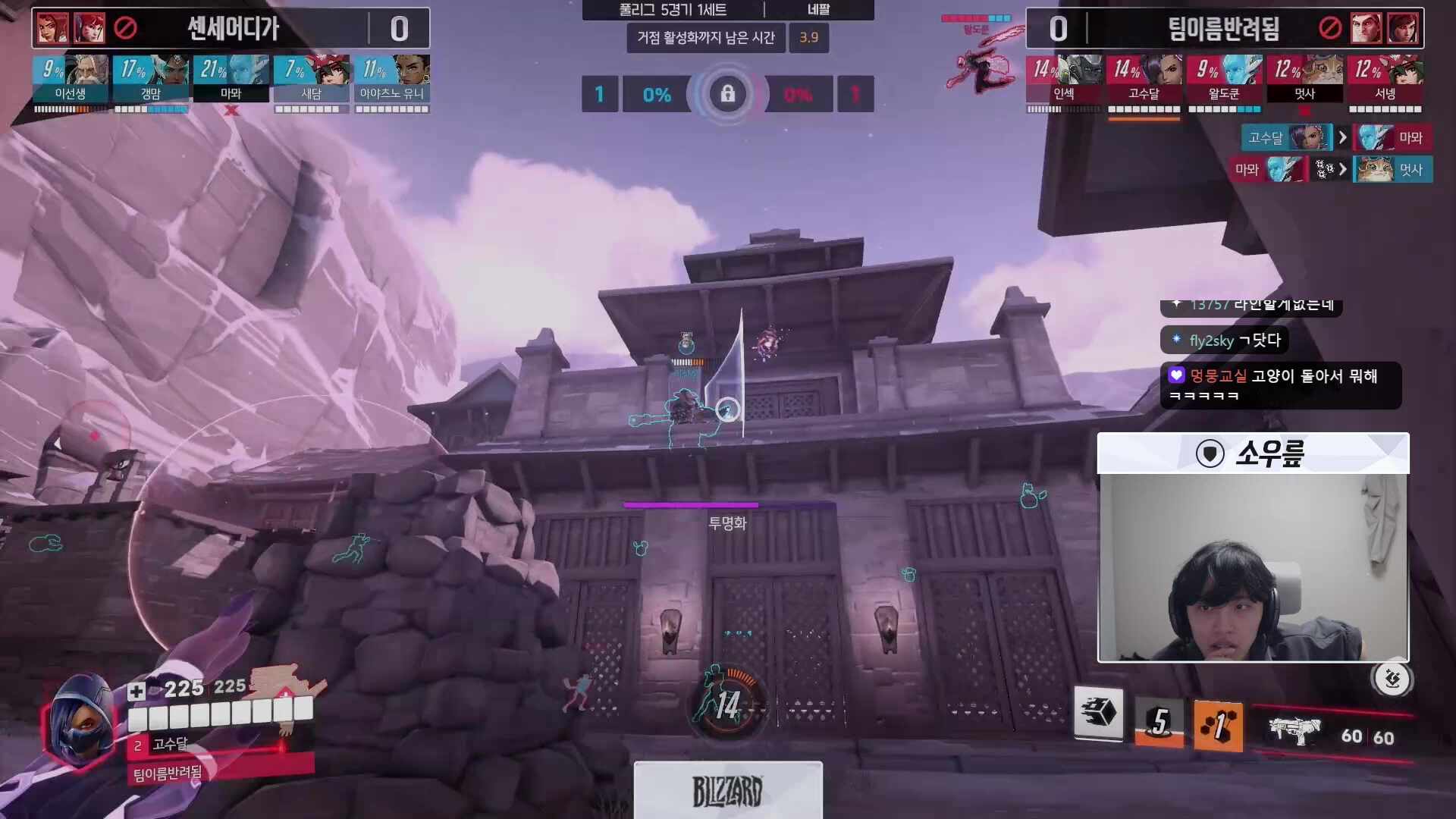1456x819 pixels.
Task: Click the ultimate charge meter showing 14
Action: (726, 705)
